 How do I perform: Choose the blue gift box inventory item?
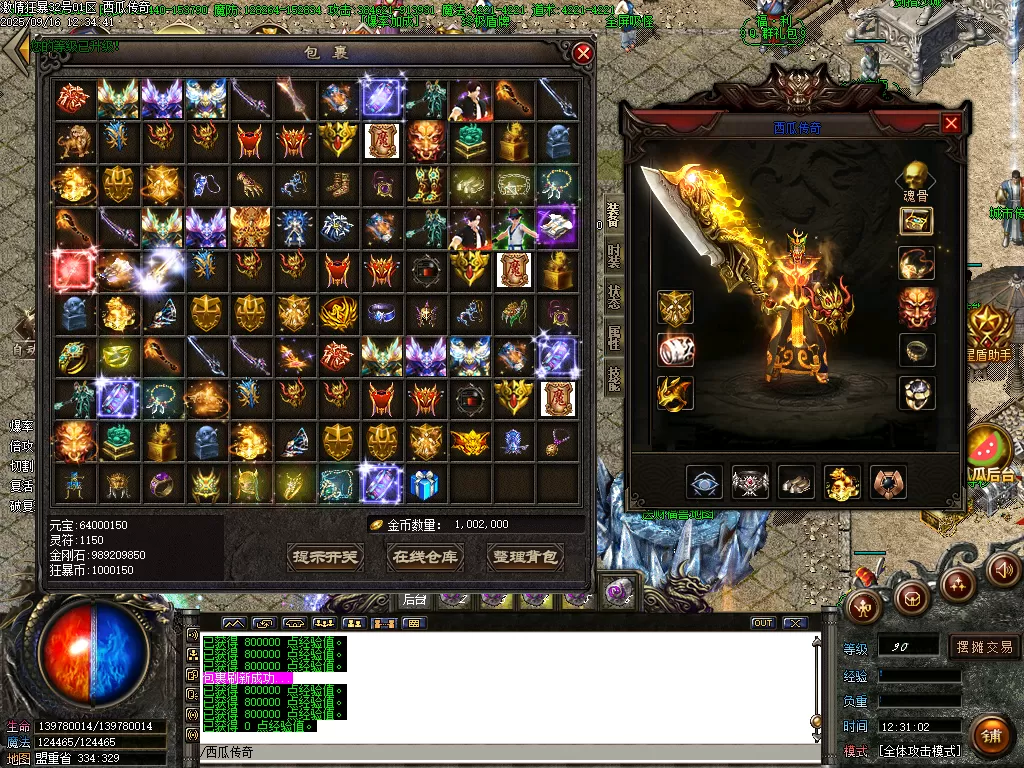point(425,485)
